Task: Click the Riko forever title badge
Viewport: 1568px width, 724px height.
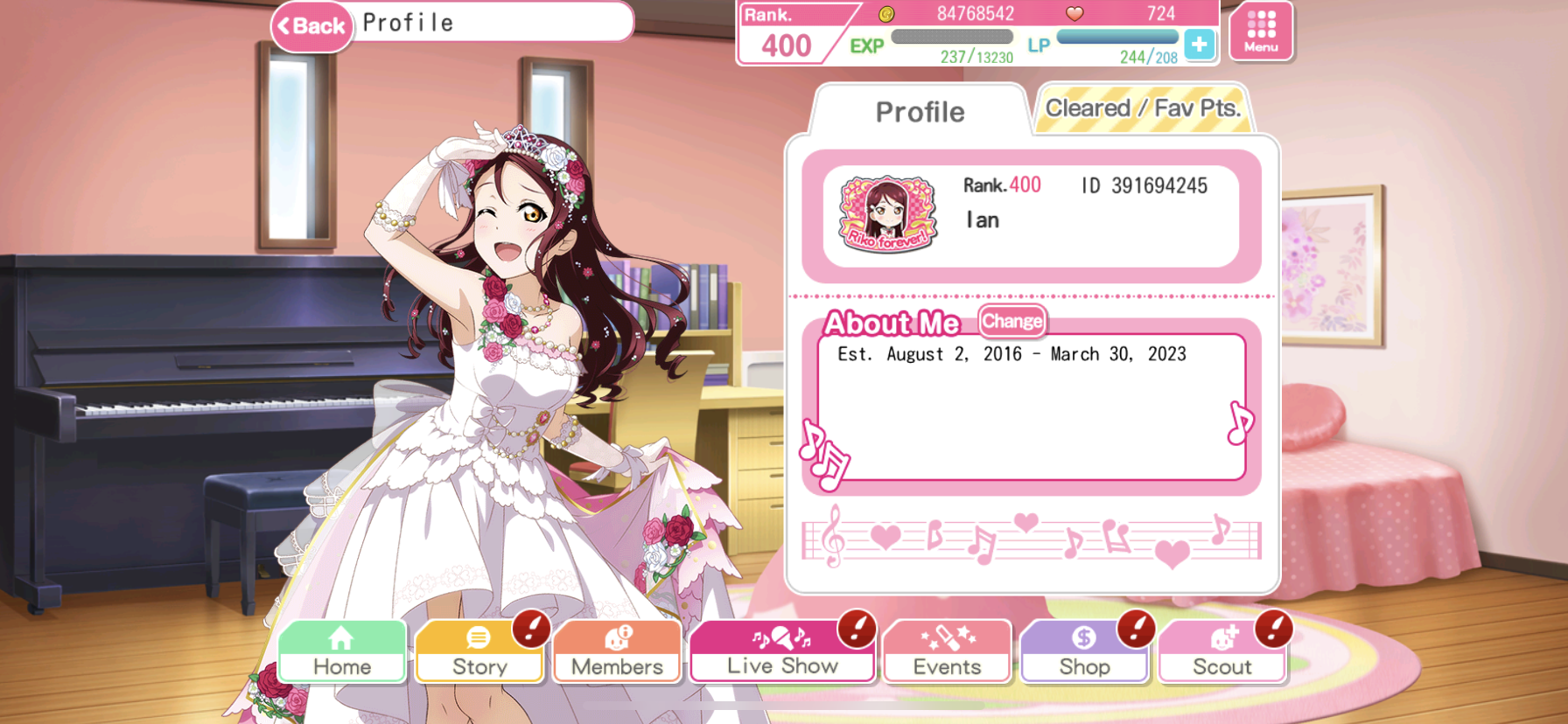Action: pyautogui.click(x=887, y=214)
